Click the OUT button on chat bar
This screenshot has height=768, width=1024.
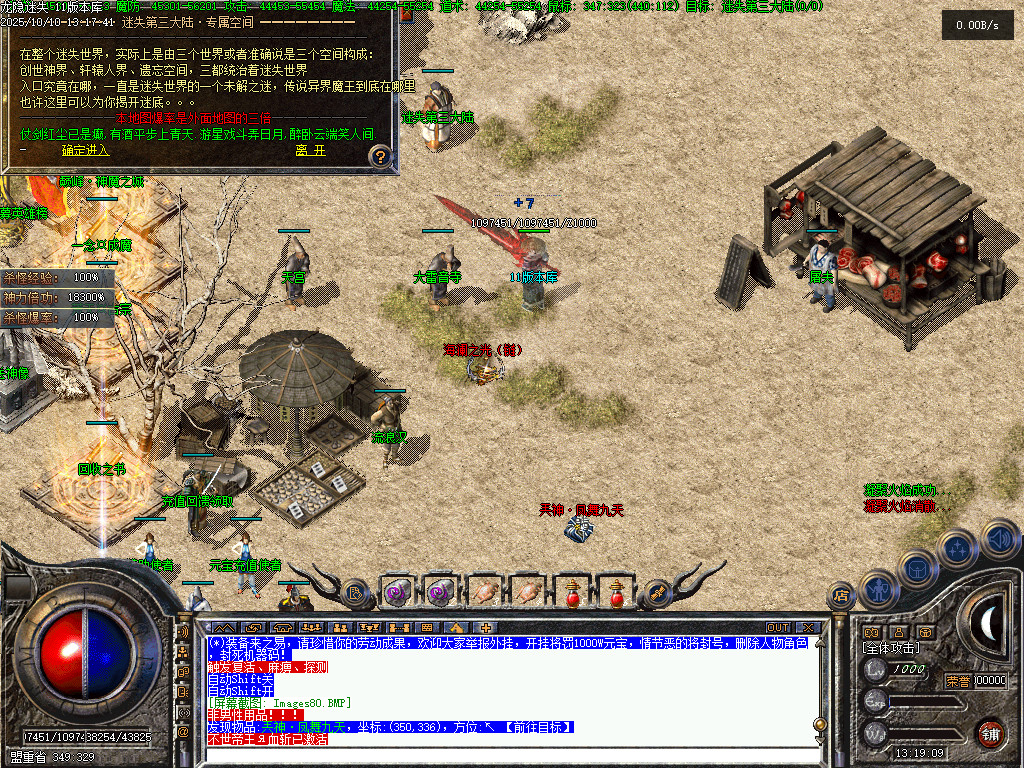(778, 628)
